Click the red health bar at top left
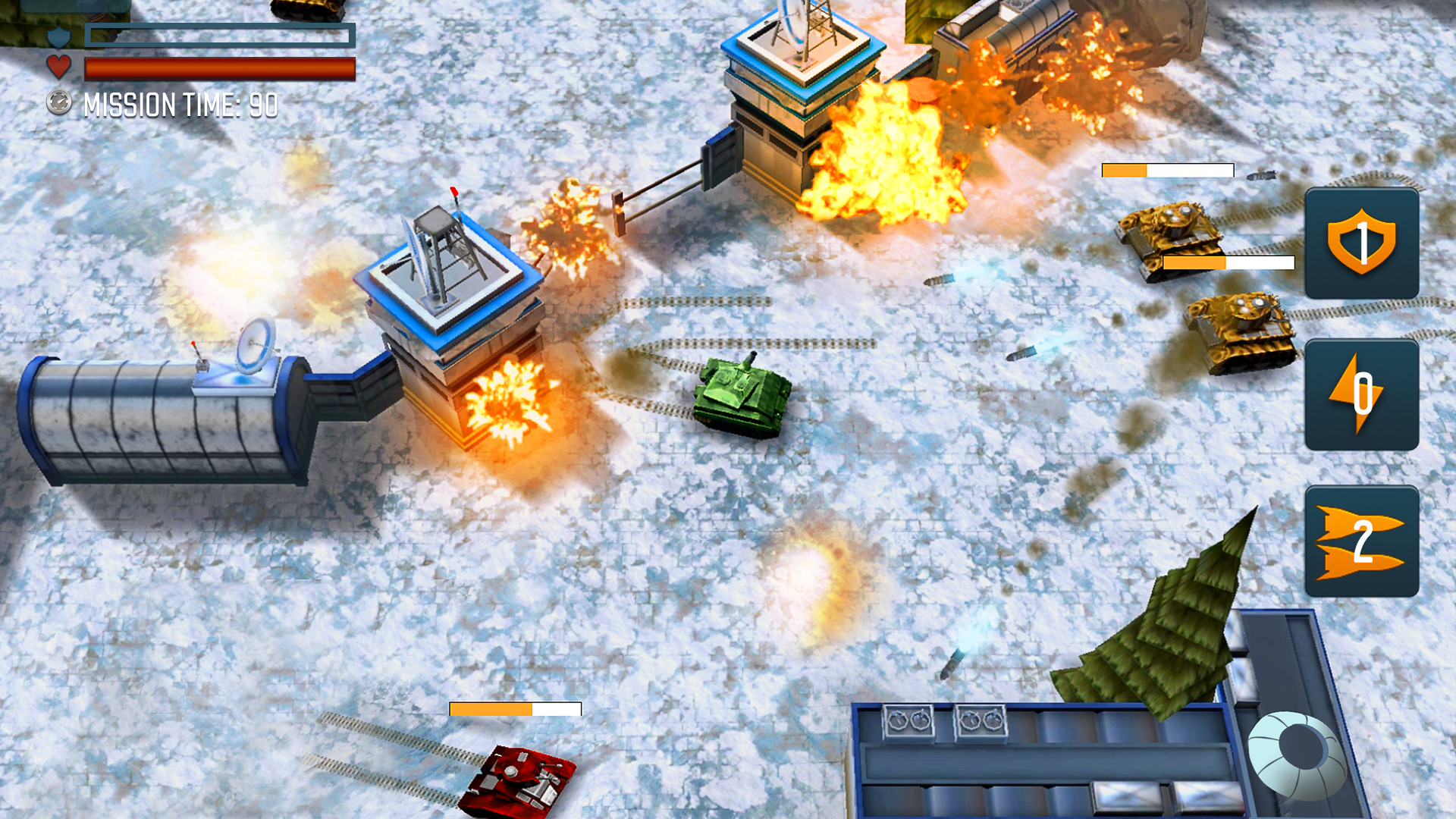The height and width of the screenshot is (819, 1456). point(220,70)
